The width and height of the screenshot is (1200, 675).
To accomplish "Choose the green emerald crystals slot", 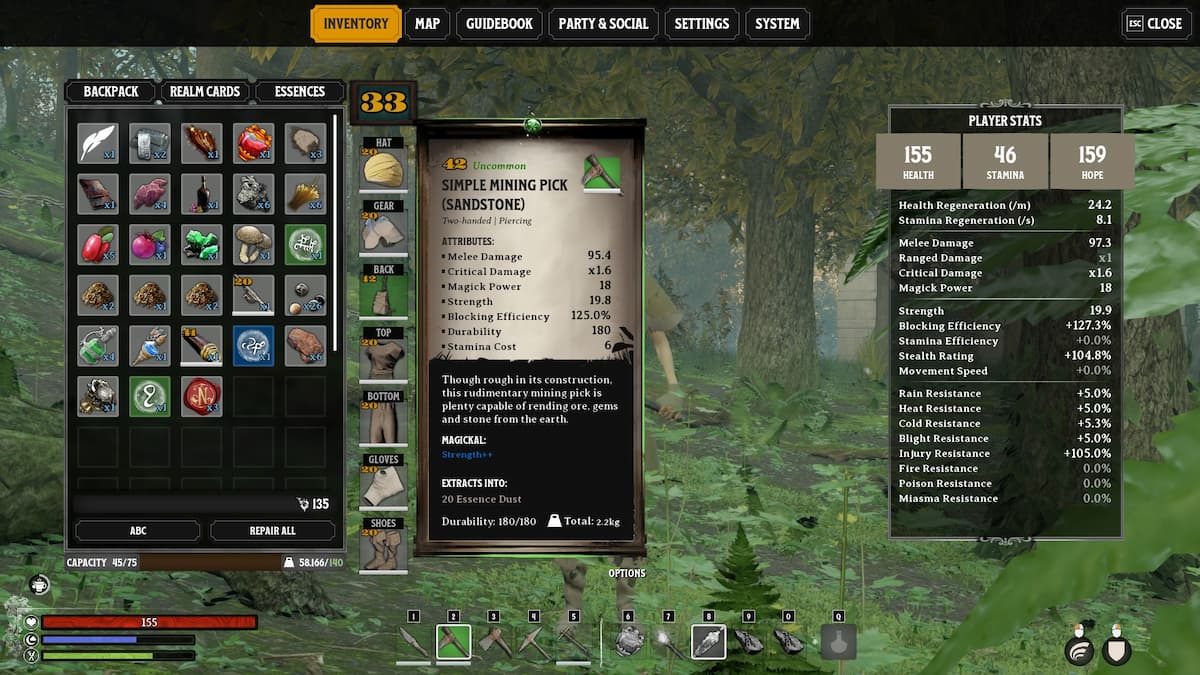I will pyautogui.click(x=202, y=244).
